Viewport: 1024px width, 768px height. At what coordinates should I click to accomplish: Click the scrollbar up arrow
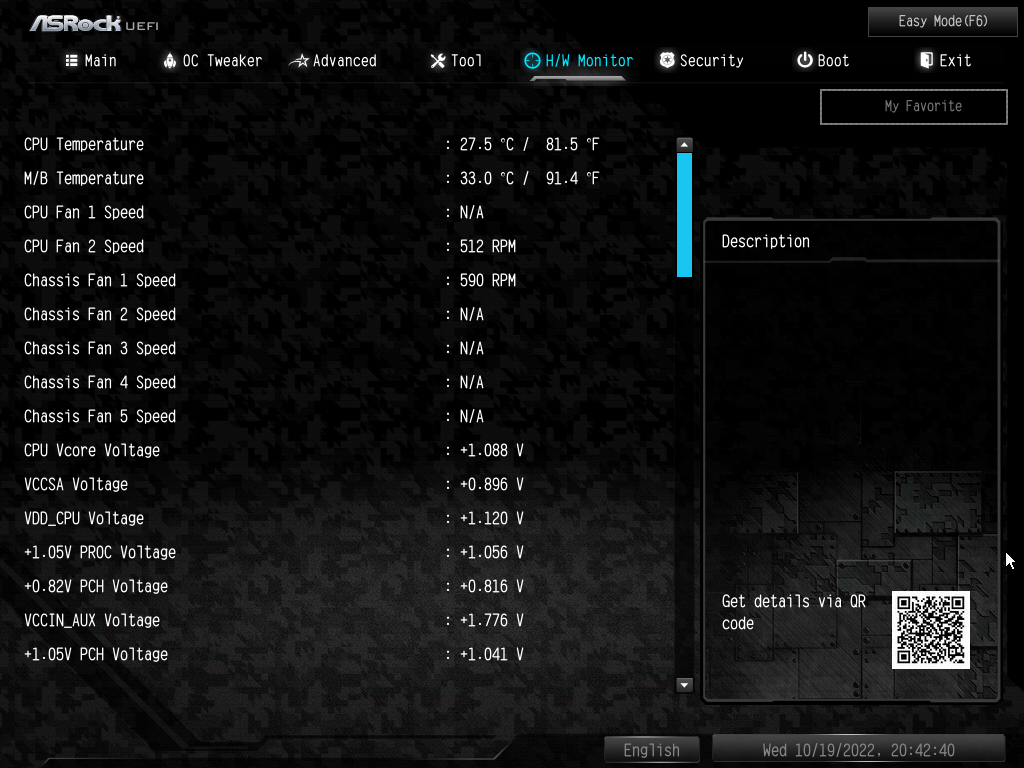click(x=684, y=144)
